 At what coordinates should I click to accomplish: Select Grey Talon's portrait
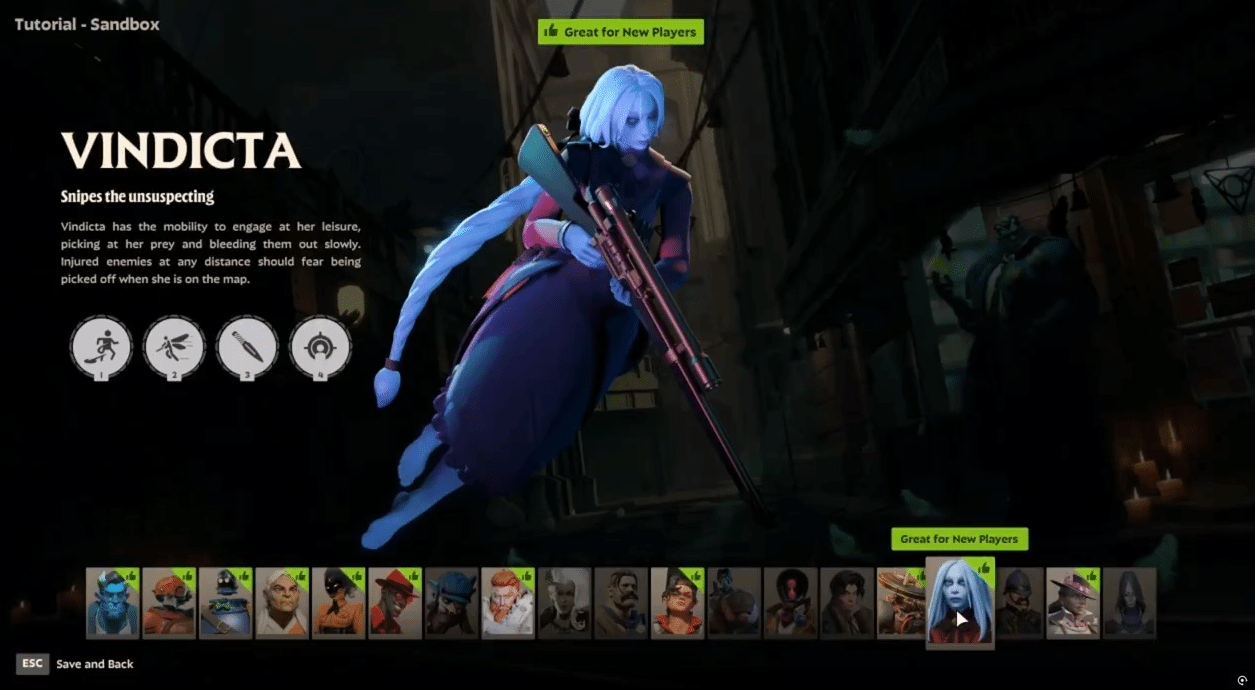tap(281, 602)
